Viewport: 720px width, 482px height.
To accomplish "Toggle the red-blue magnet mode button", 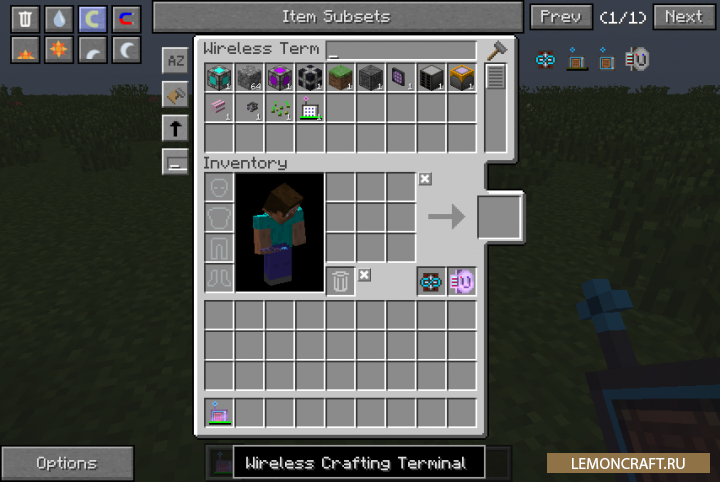I will click(x=125, y=18).
